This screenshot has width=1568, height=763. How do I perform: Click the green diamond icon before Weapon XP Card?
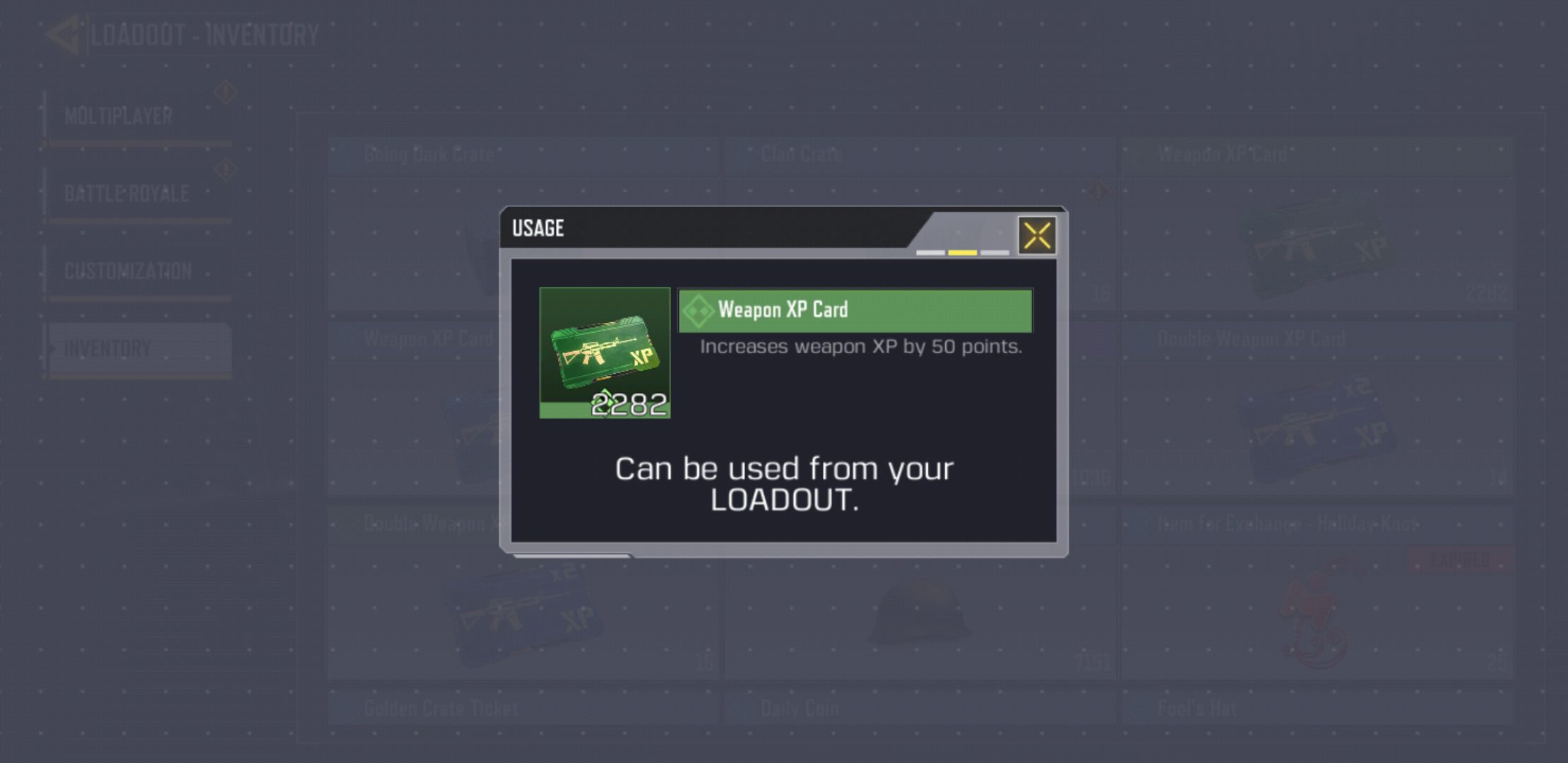tap(699, 309)
